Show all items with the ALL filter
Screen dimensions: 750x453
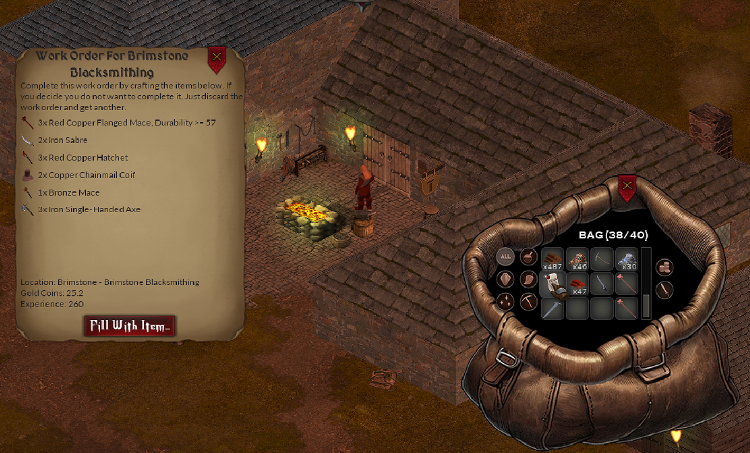tap(505, 257)
